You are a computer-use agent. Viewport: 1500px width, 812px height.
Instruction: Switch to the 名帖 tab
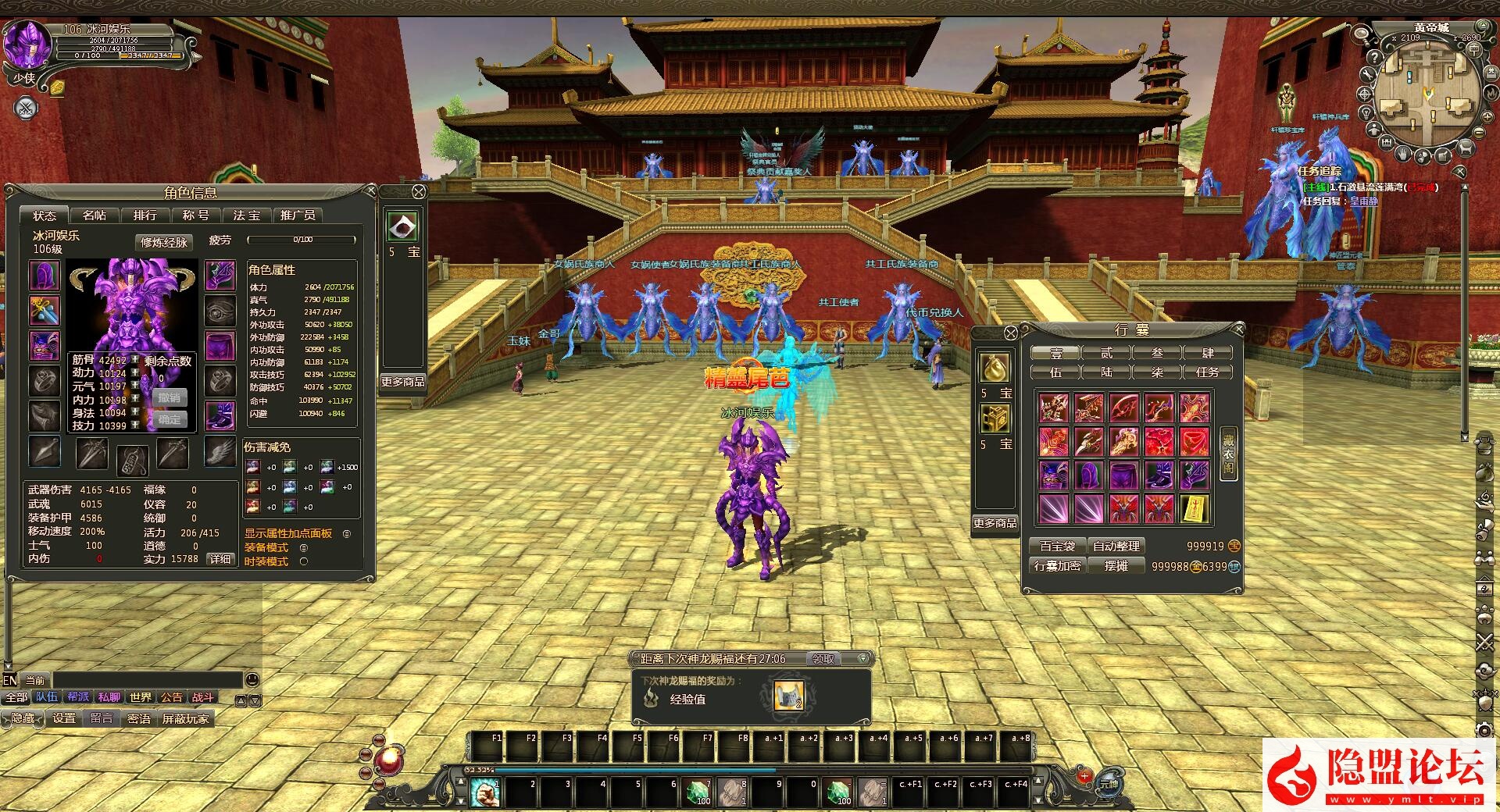coord(95,215)
